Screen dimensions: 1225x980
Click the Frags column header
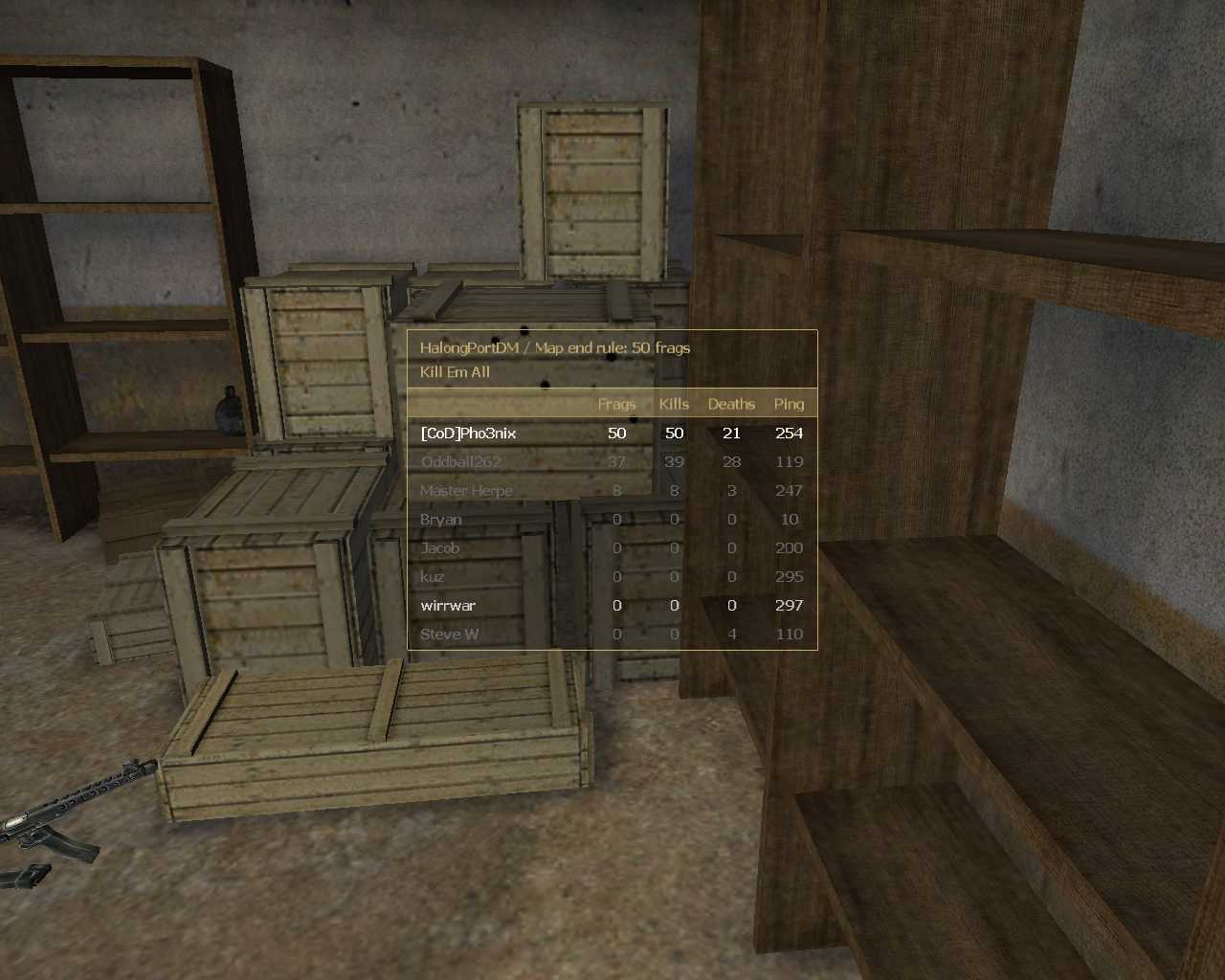point(616,404)
